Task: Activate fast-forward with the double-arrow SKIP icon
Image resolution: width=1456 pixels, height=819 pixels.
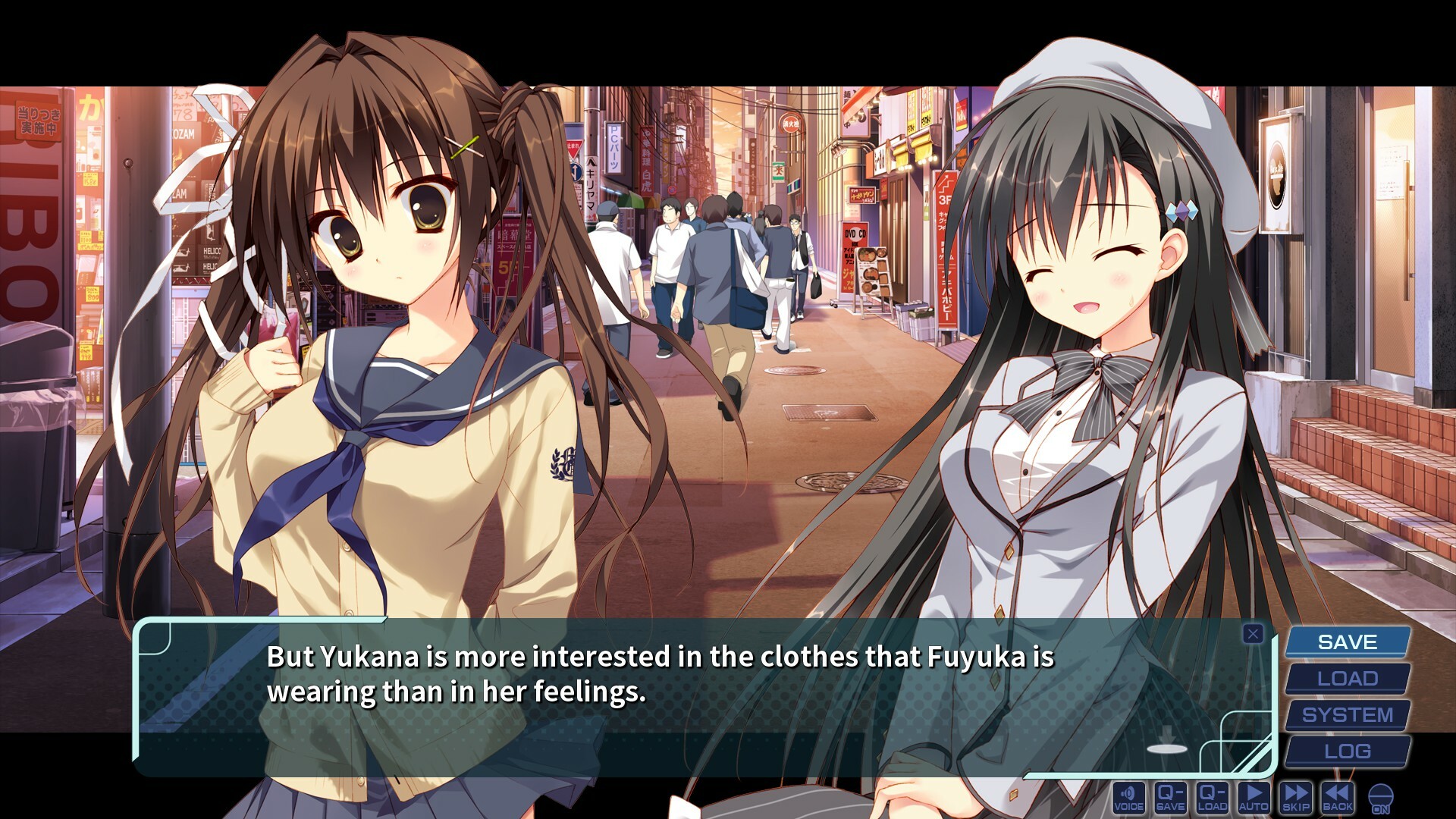Action: click(1295, 797)
